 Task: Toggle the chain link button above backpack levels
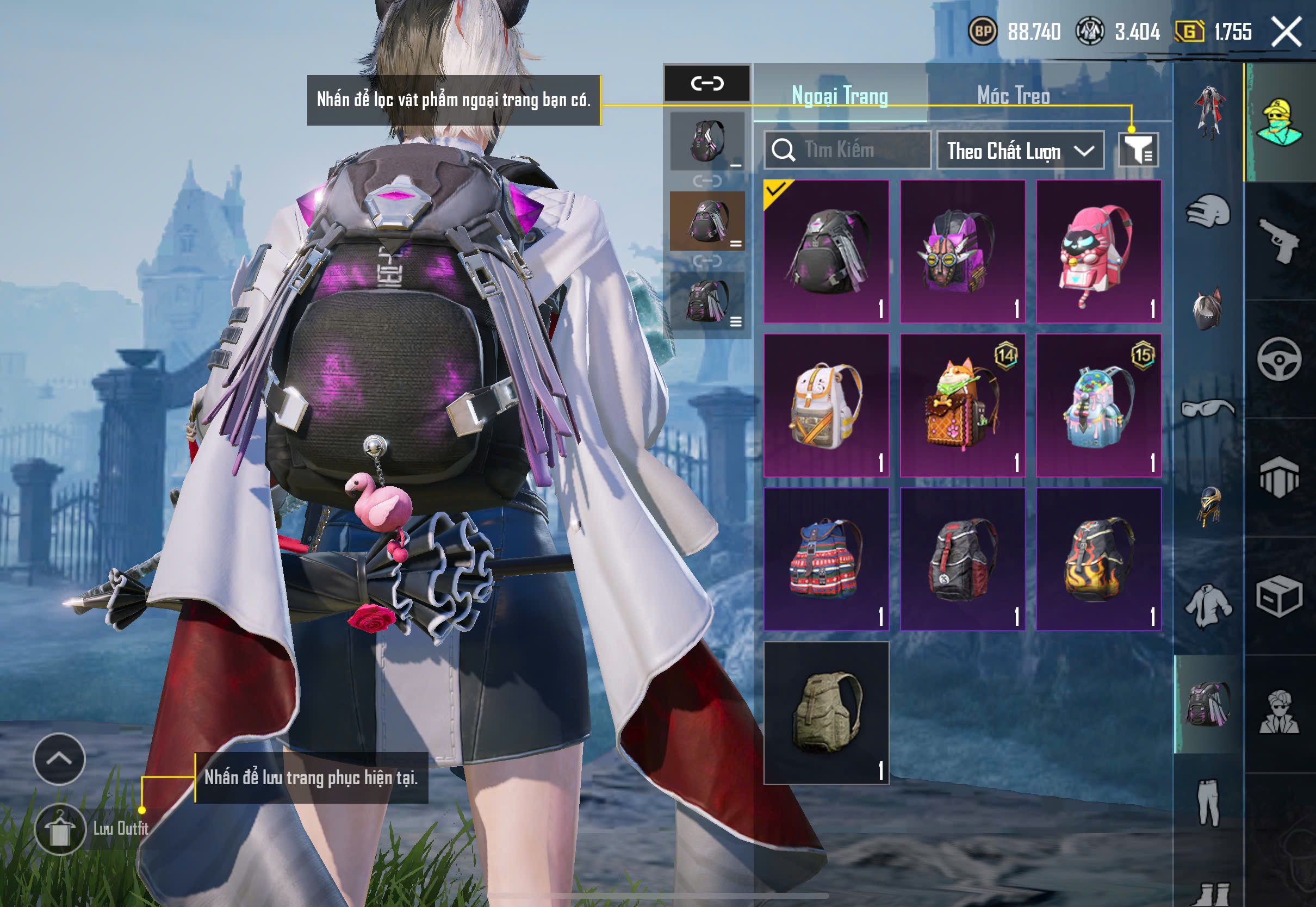click(707, 84)
